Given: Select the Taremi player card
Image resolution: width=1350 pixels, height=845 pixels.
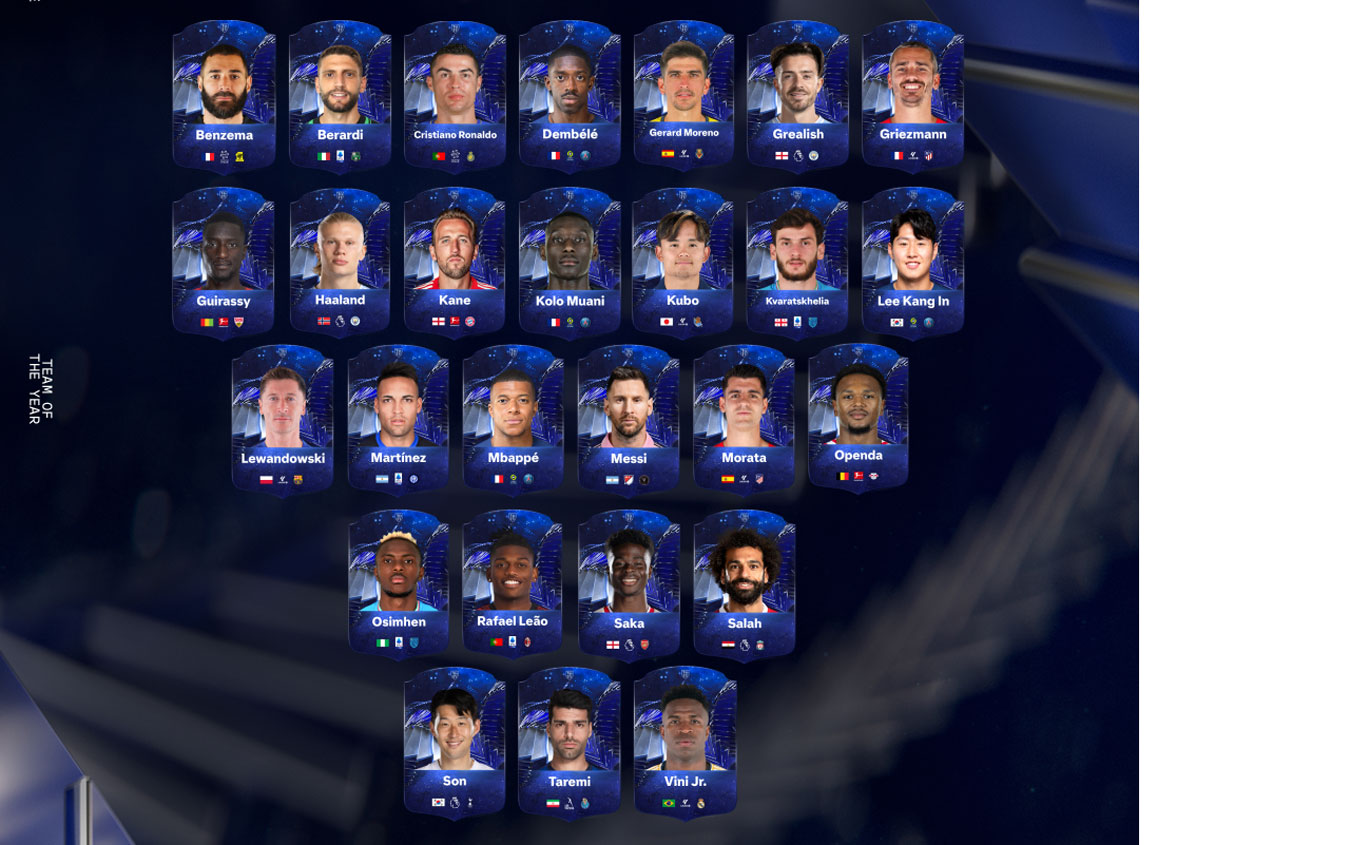Looking at the screenshot, I should click(570, 740).
